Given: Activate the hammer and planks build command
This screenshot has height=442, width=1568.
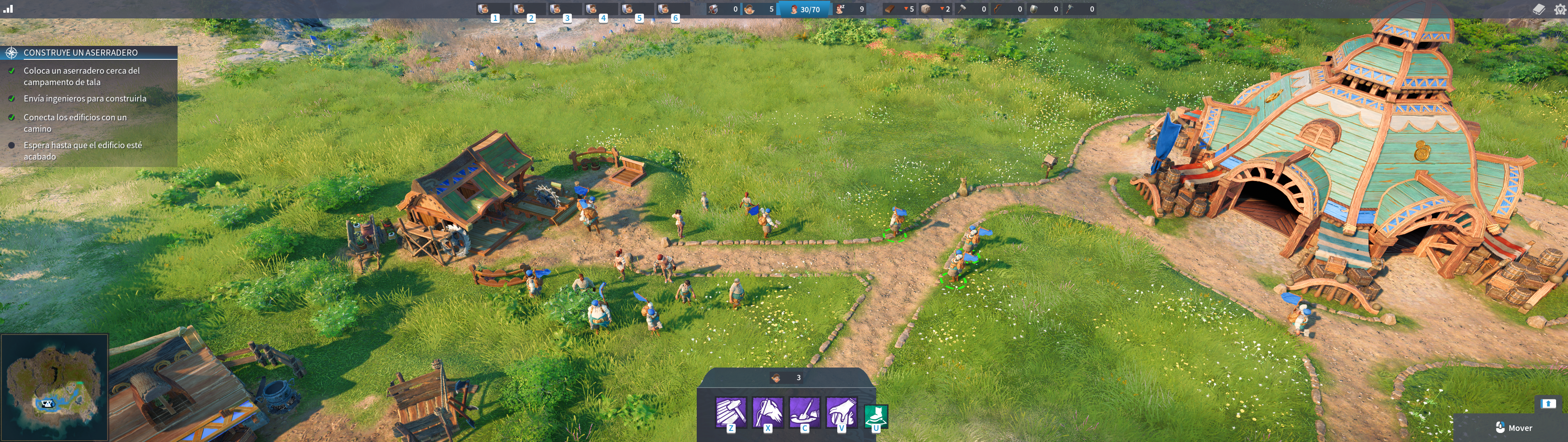Looking at the screenshot, I should [x=730, y=413].
